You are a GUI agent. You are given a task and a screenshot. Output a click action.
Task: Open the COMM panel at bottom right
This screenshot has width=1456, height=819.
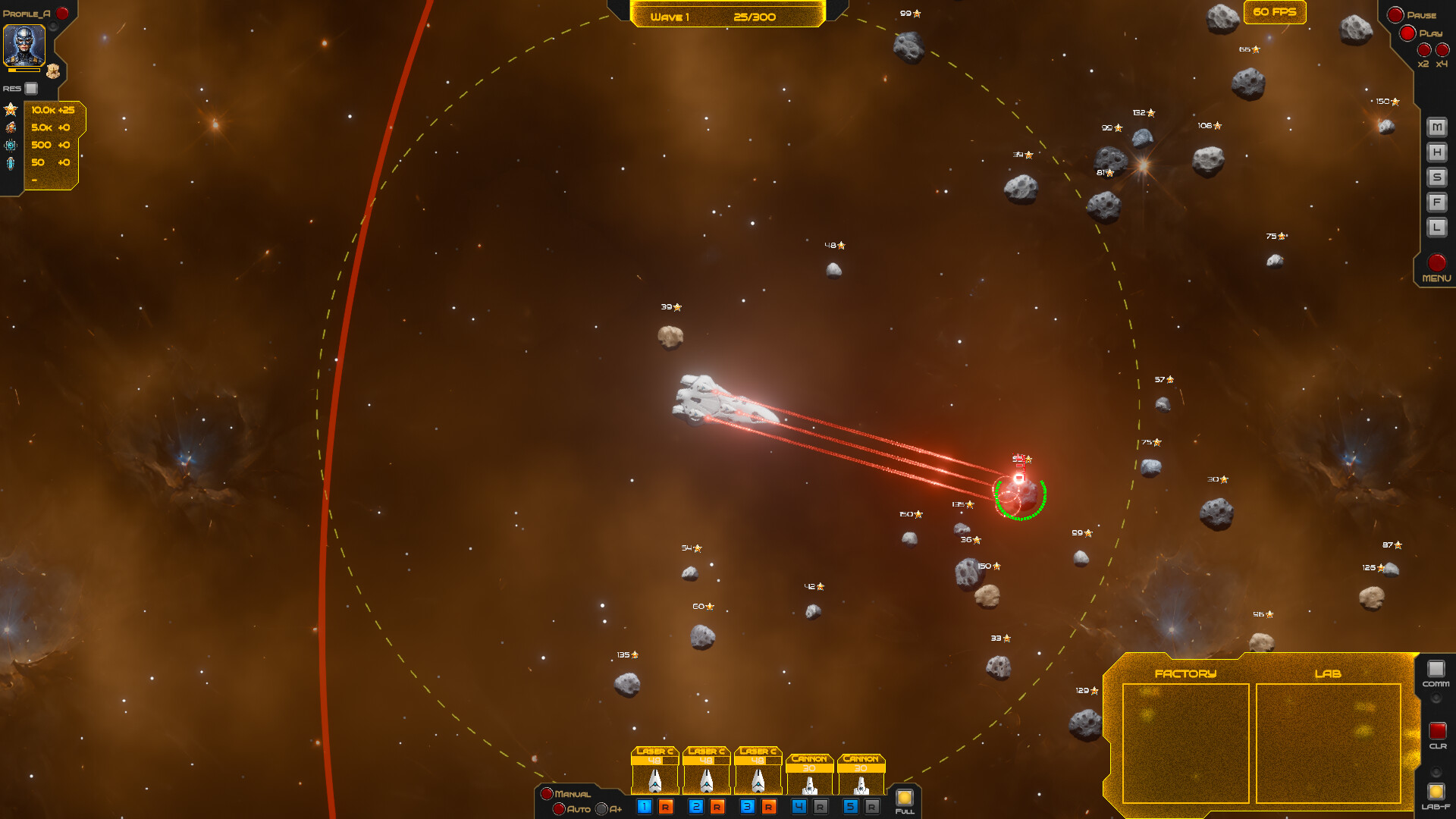pyautogui.click(x=1436, y=669)
